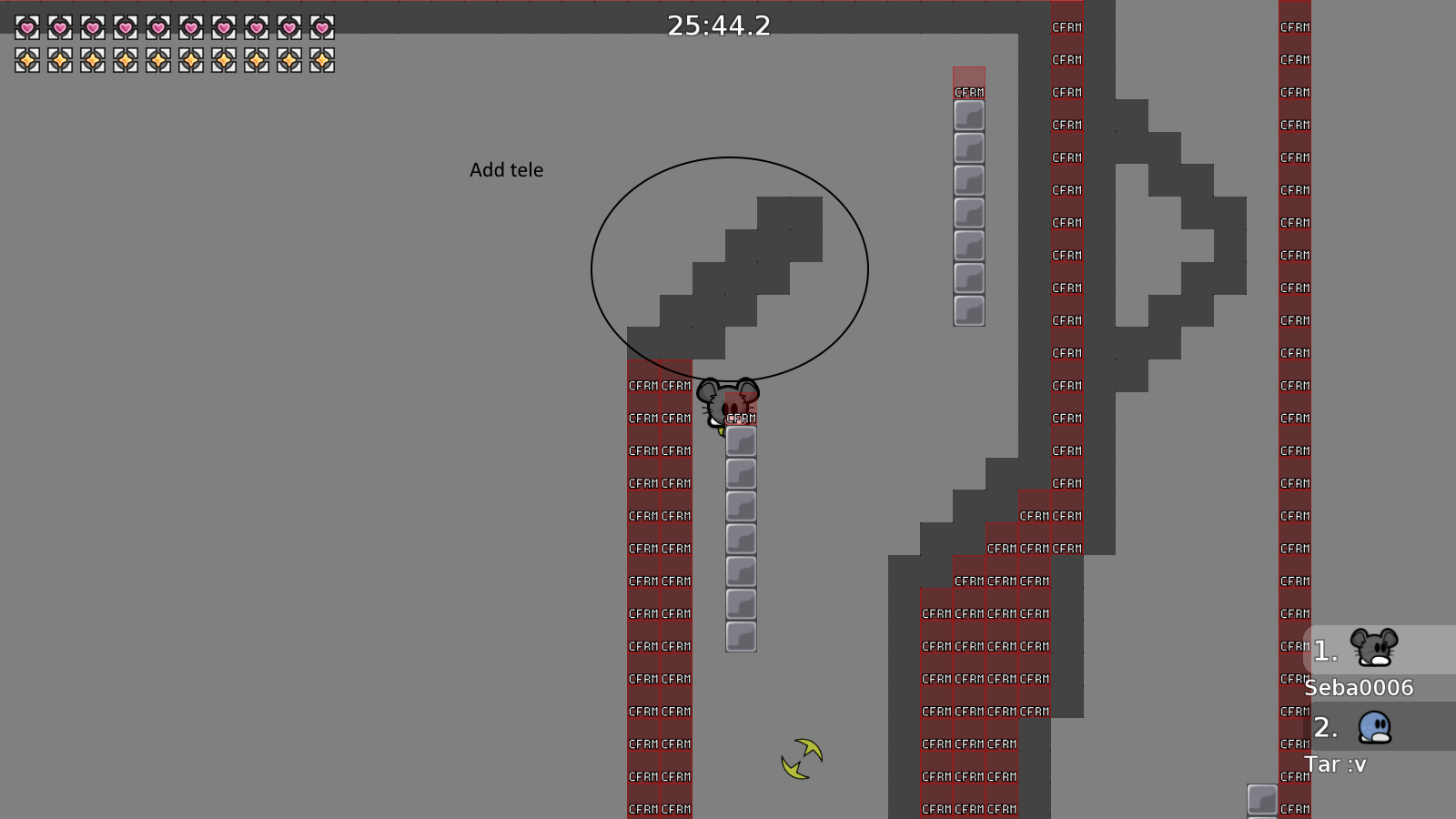The width and height of the screenshot is (1456, 819).
Task: Click the blue mouse avatar beside rank 2
Action: tap(1372, 728)
